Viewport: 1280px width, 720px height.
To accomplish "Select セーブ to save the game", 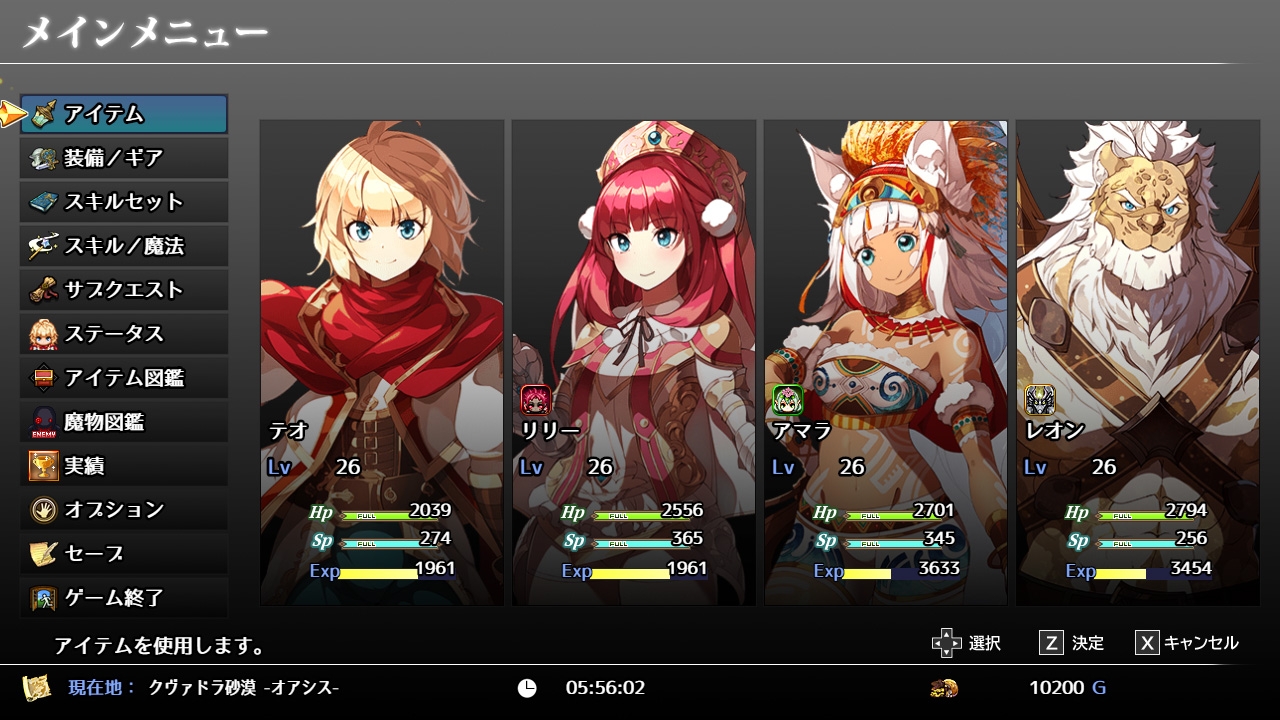I will (124, 554).
